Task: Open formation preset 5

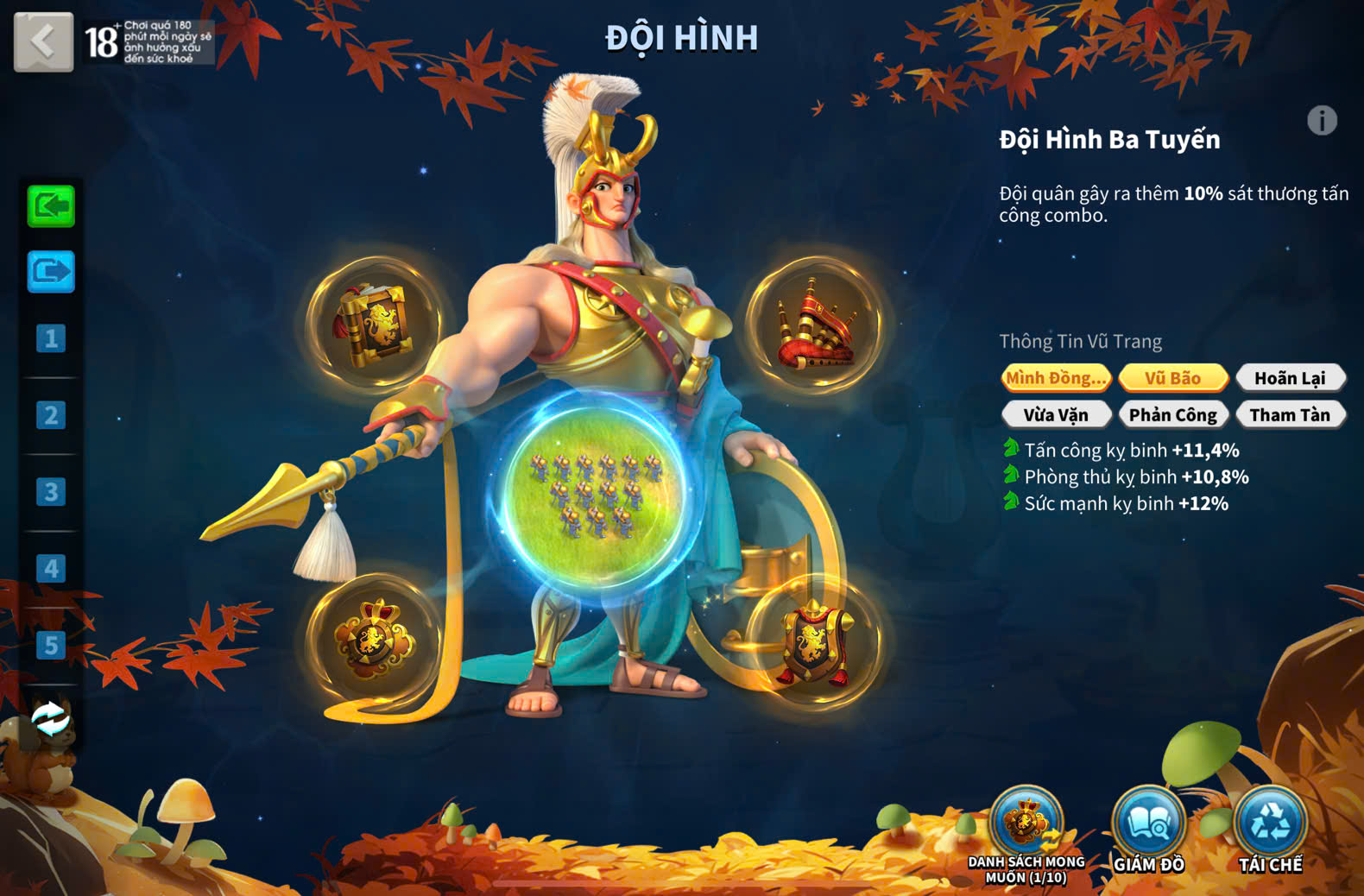Action: [x=51, y=646]
